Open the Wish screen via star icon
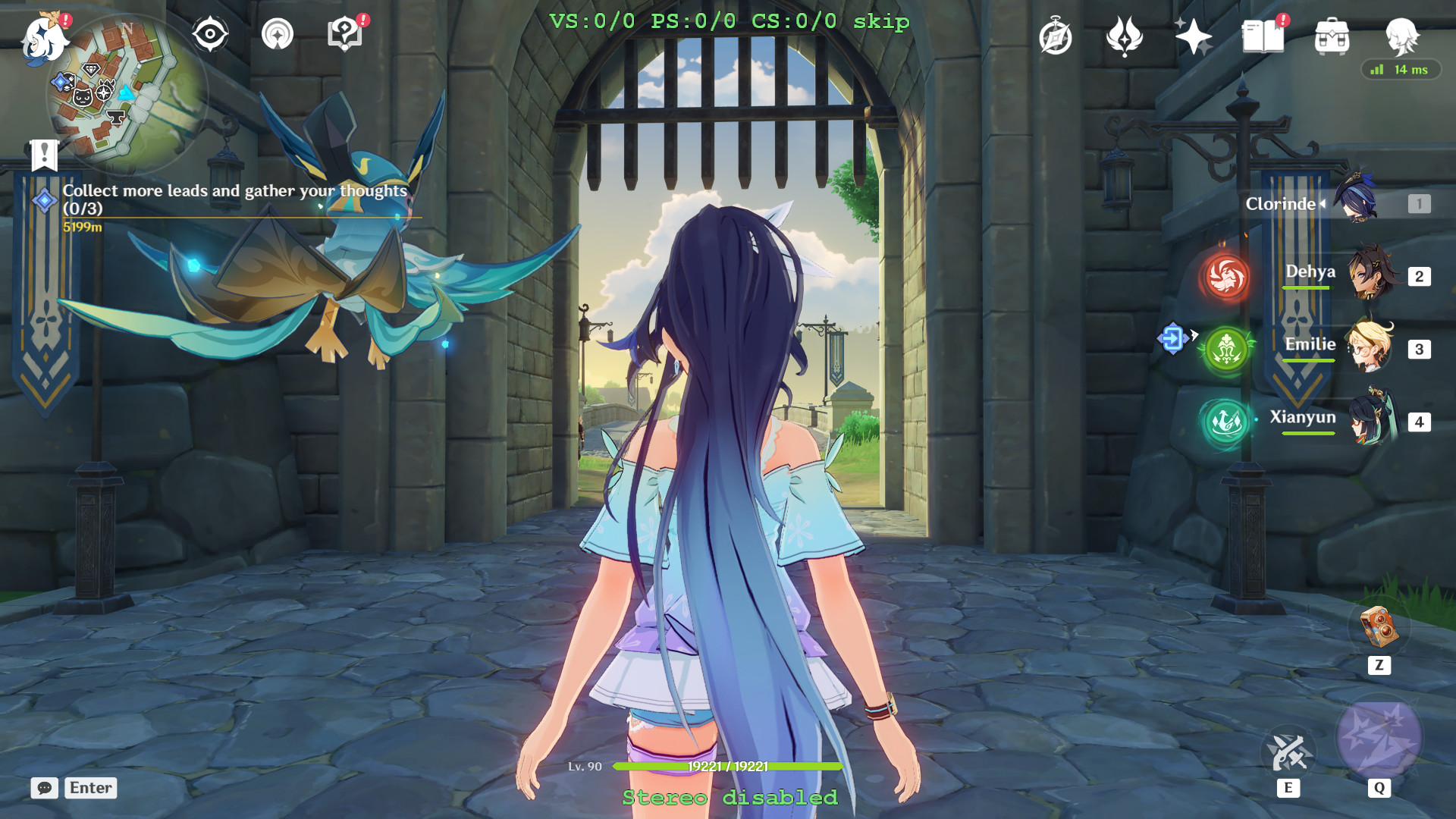Viewport: 1456px width, 819px height. pyautogui.click(x=1195, y=34)
